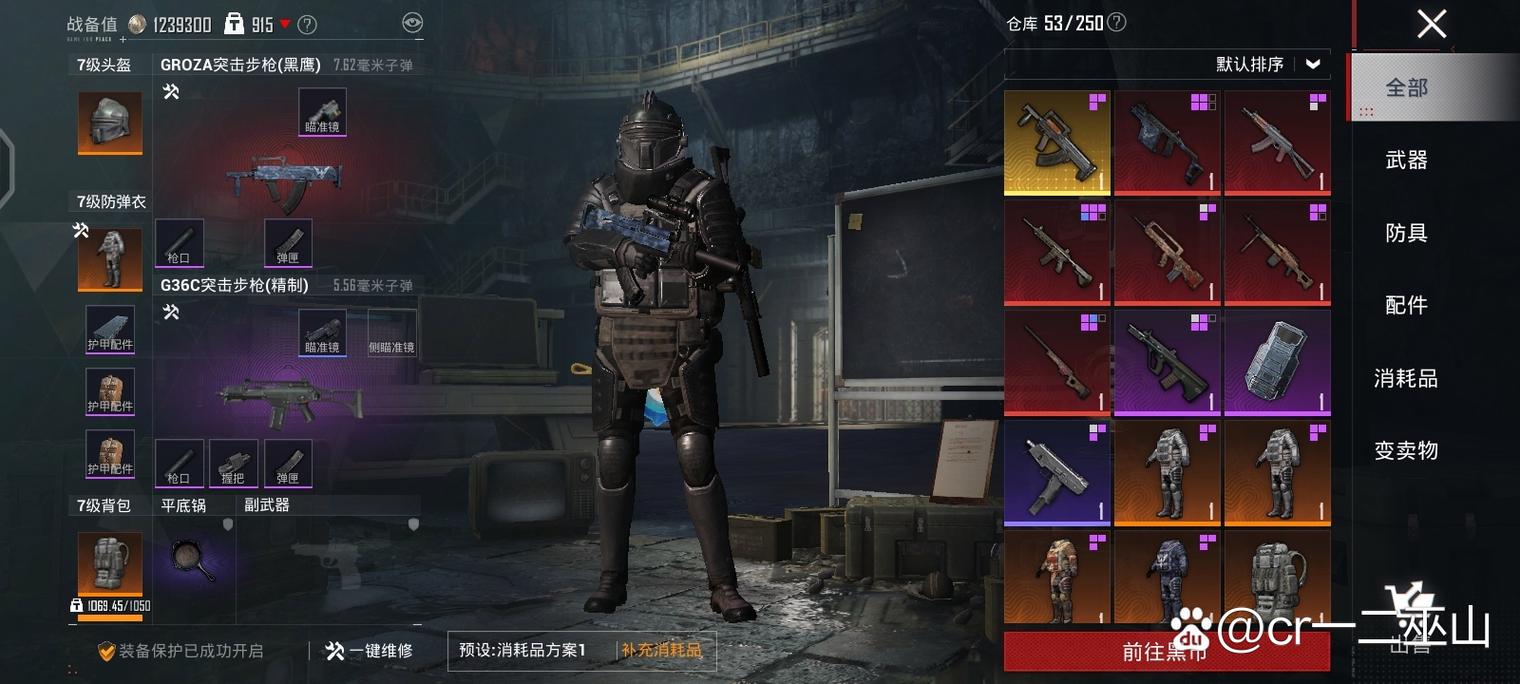Select the equipped 7级背包 backpack slot

(110, 563)
